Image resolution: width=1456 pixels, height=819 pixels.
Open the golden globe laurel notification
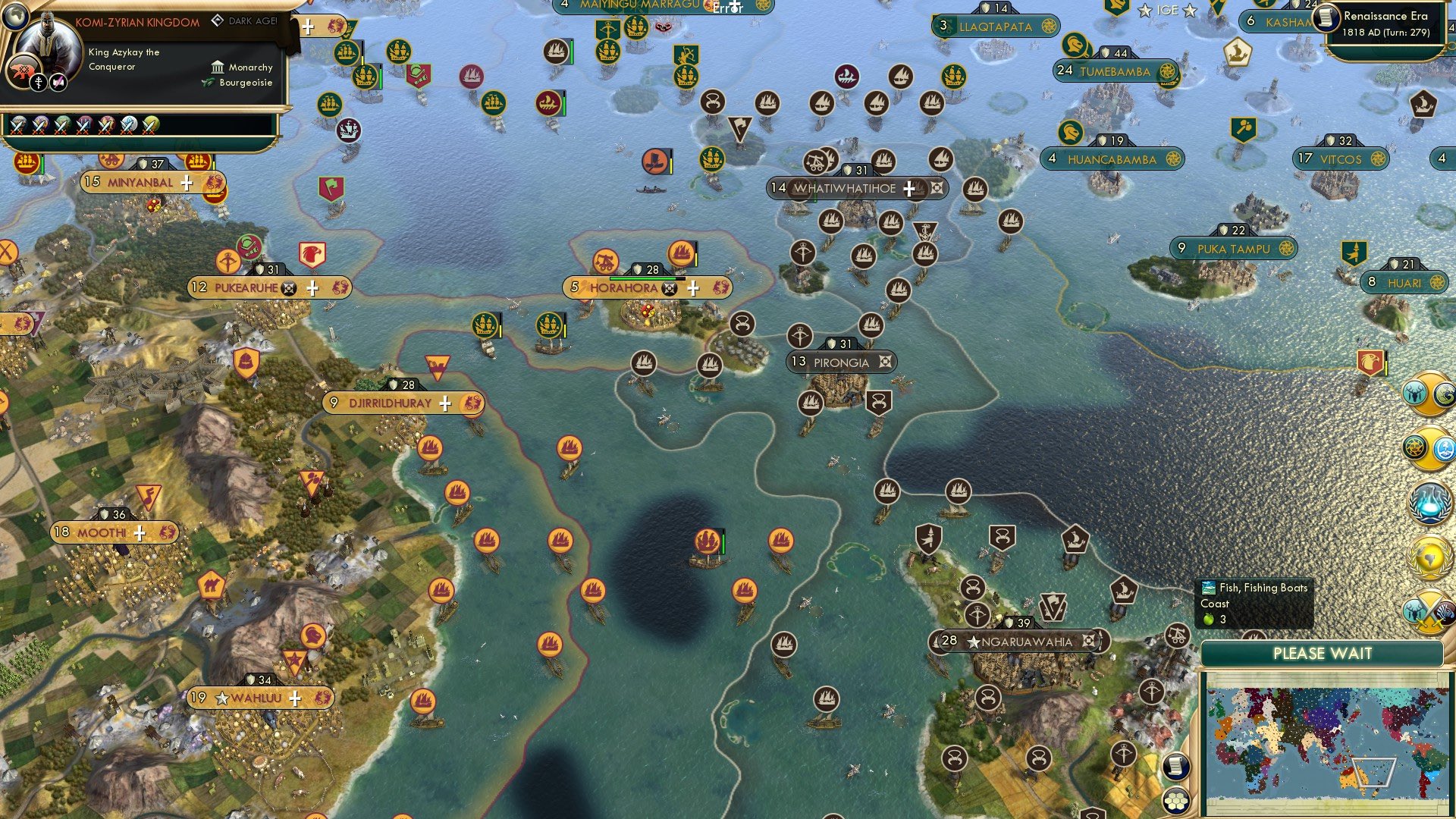[1429, 559]
